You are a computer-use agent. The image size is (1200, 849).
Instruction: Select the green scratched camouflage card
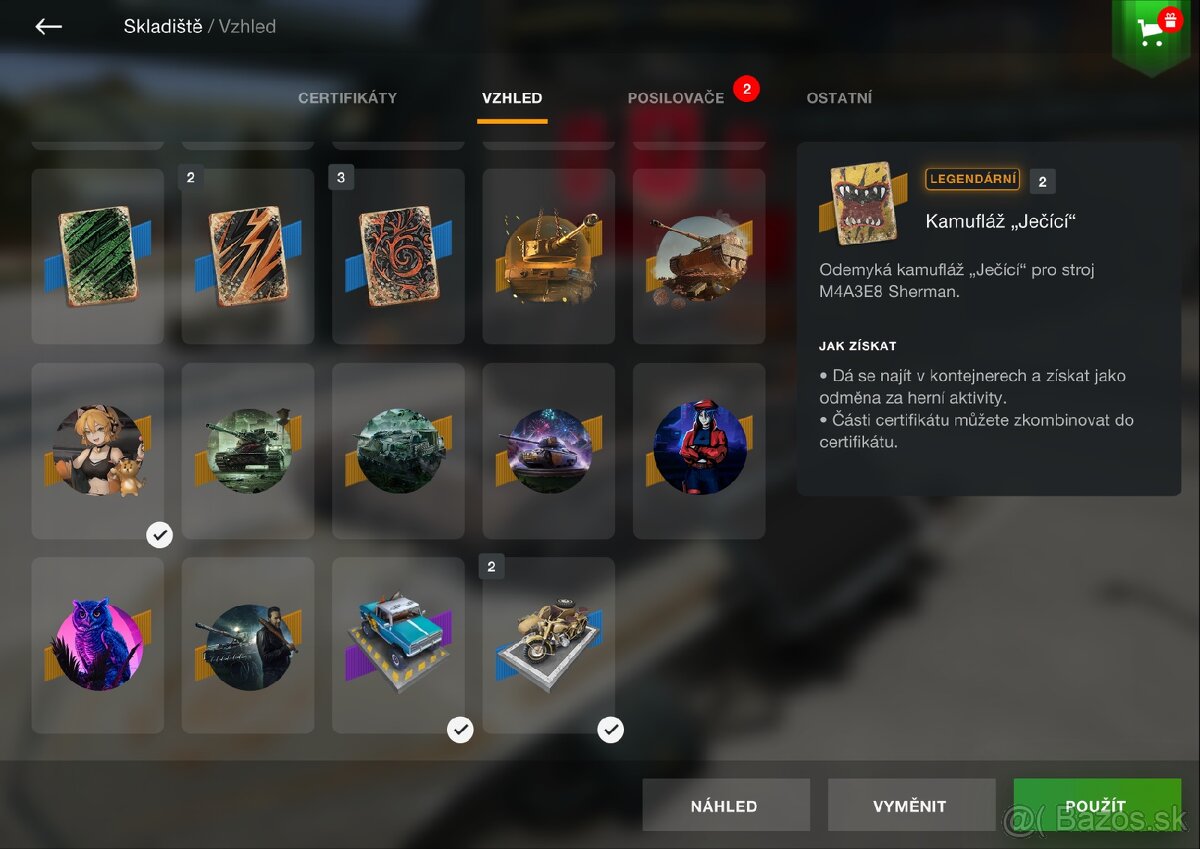[97, 256]
